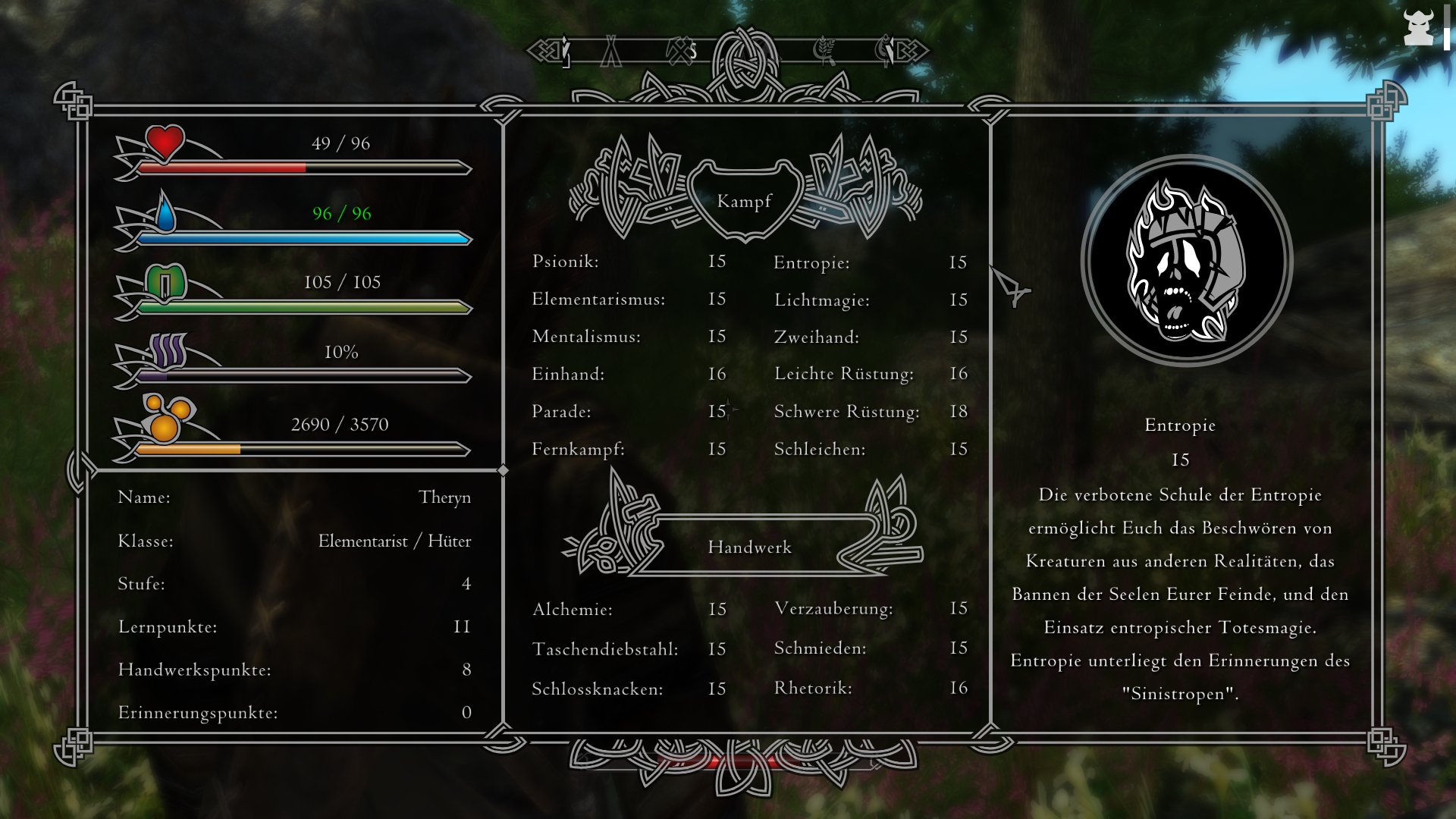Click the Schleichen skill entry
Screen dimensions: 1456x819
pos(820,450)
